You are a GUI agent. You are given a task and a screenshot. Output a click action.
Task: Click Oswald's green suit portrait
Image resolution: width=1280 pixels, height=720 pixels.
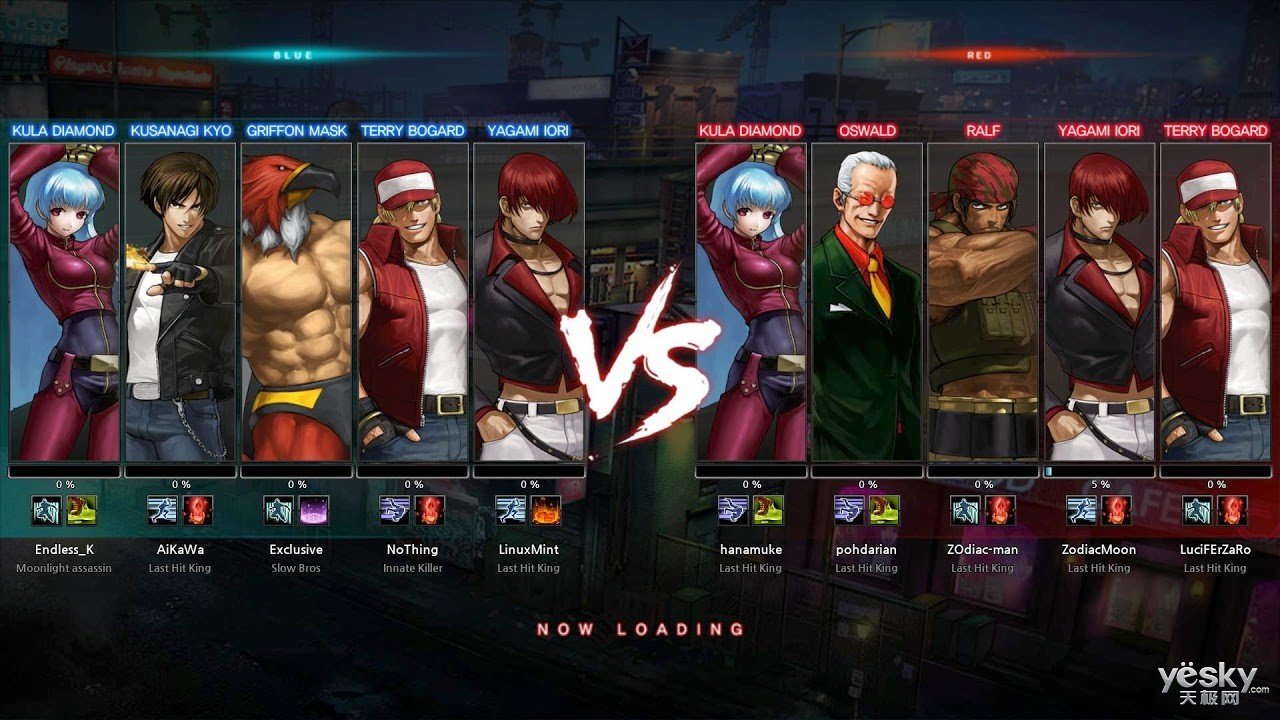867,302
